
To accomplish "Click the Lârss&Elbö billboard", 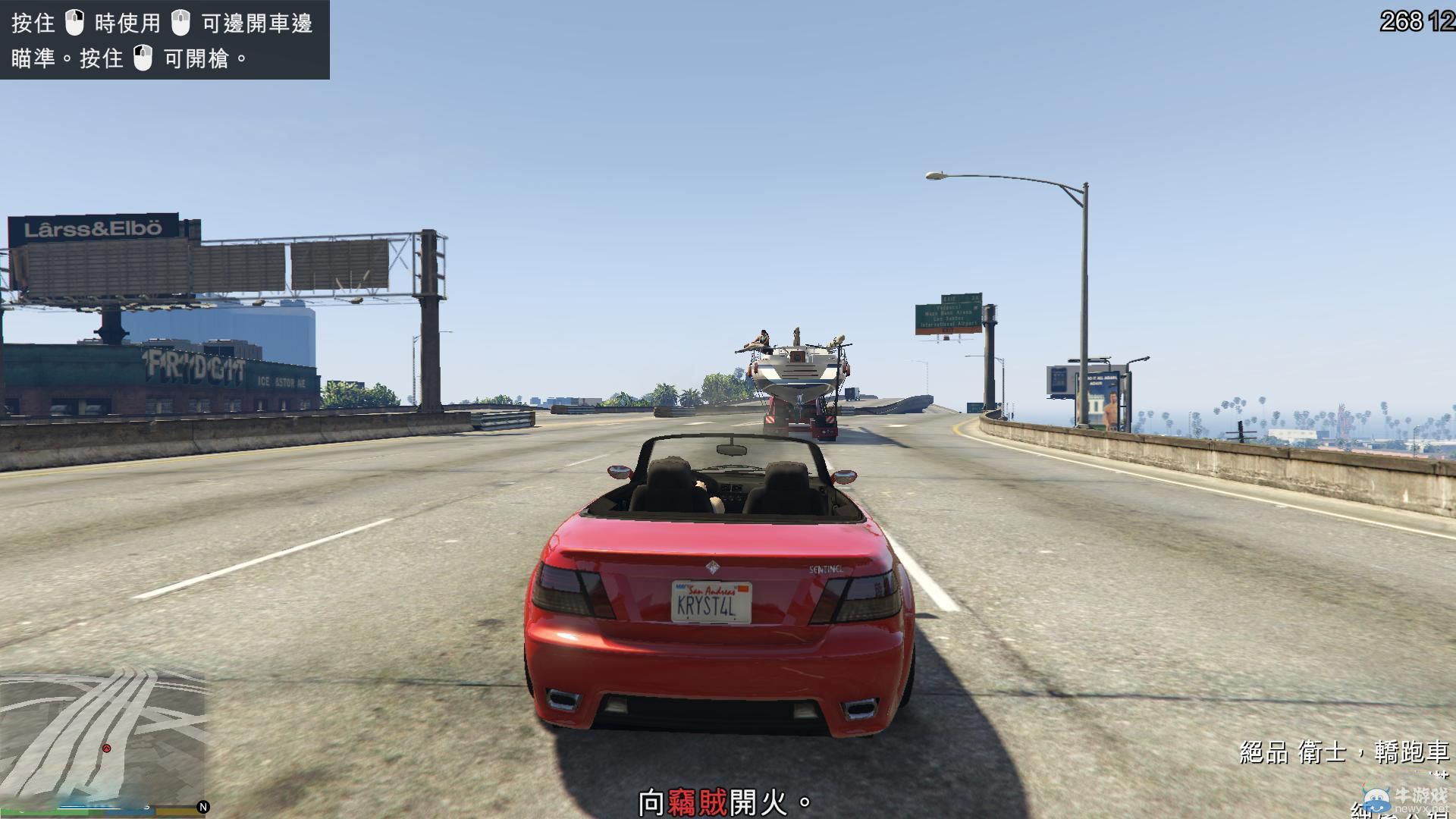I will pyautogui.click(x=93, y=227).
